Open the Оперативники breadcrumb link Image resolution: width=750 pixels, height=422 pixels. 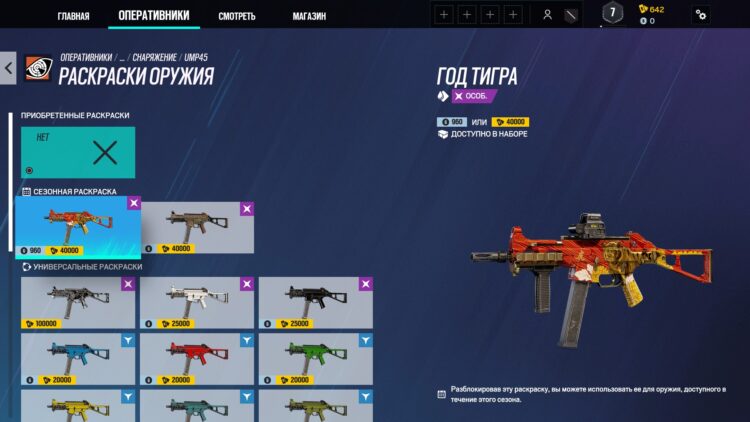tap(86, 58)
